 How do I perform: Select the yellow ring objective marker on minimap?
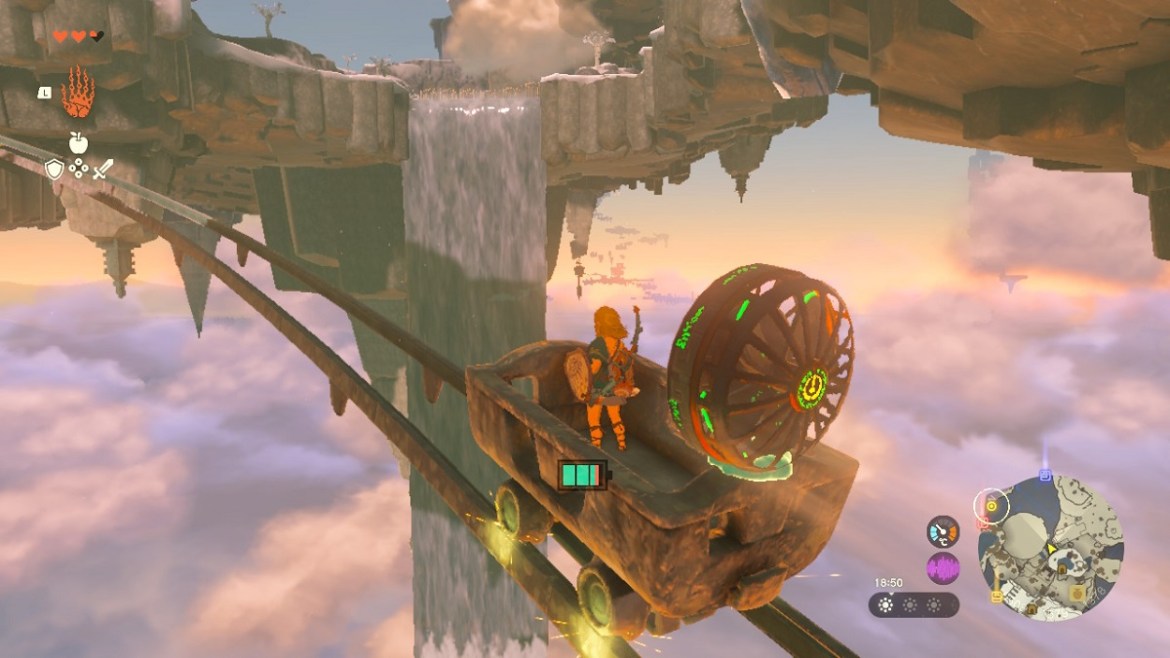coord(990,504)
